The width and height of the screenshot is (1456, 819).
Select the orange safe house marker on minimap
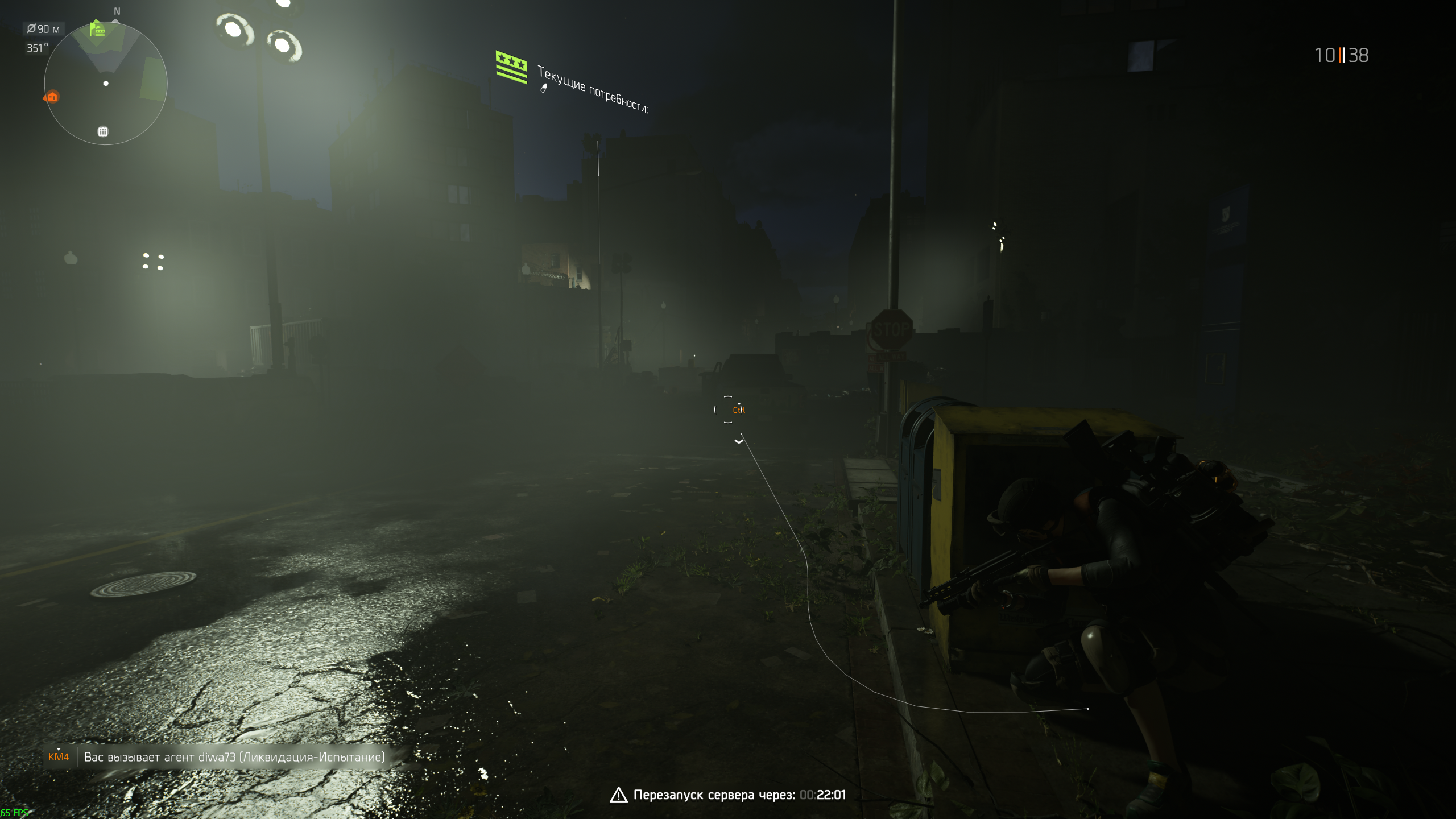tap(52, 97)
